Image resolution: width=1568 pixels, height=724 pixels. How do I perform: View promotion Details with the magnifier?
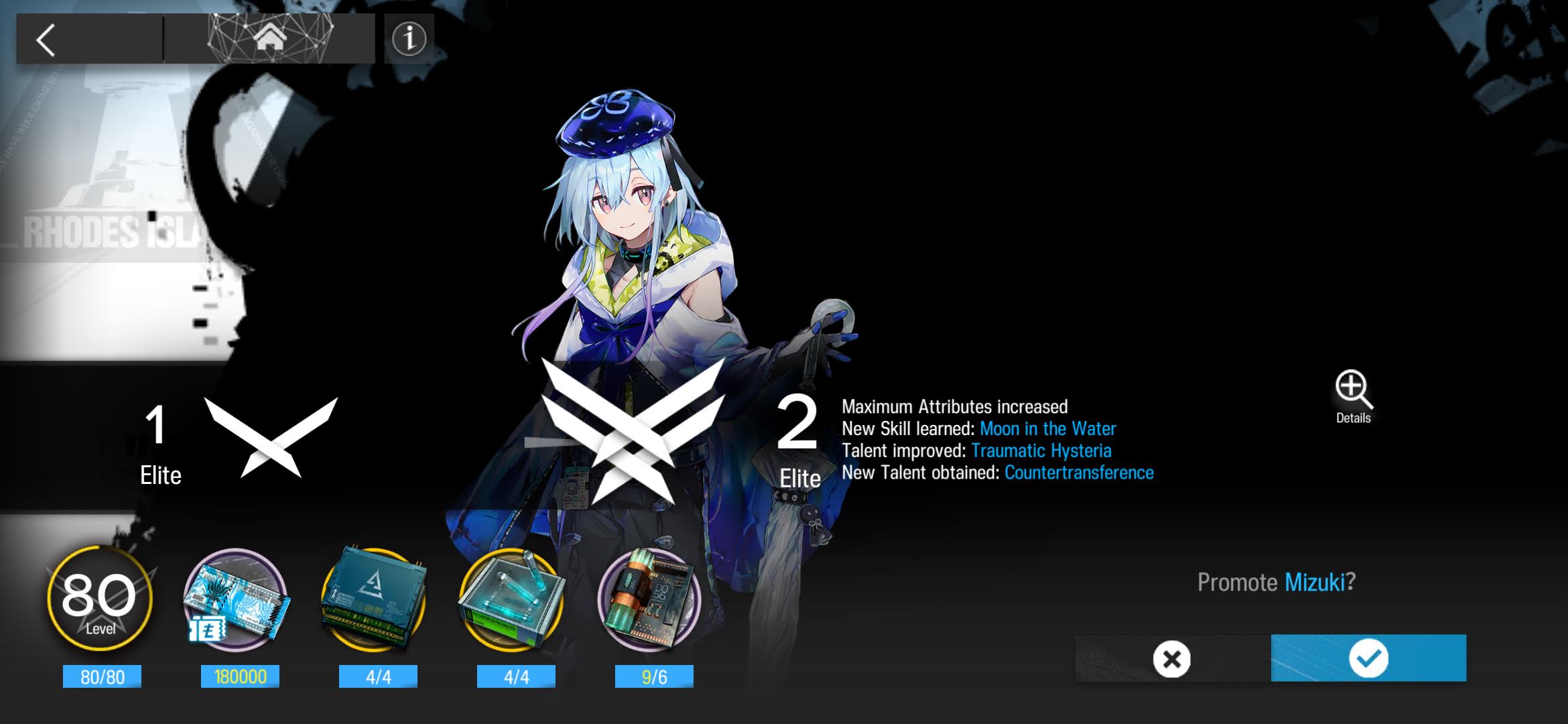point(1353,397)
